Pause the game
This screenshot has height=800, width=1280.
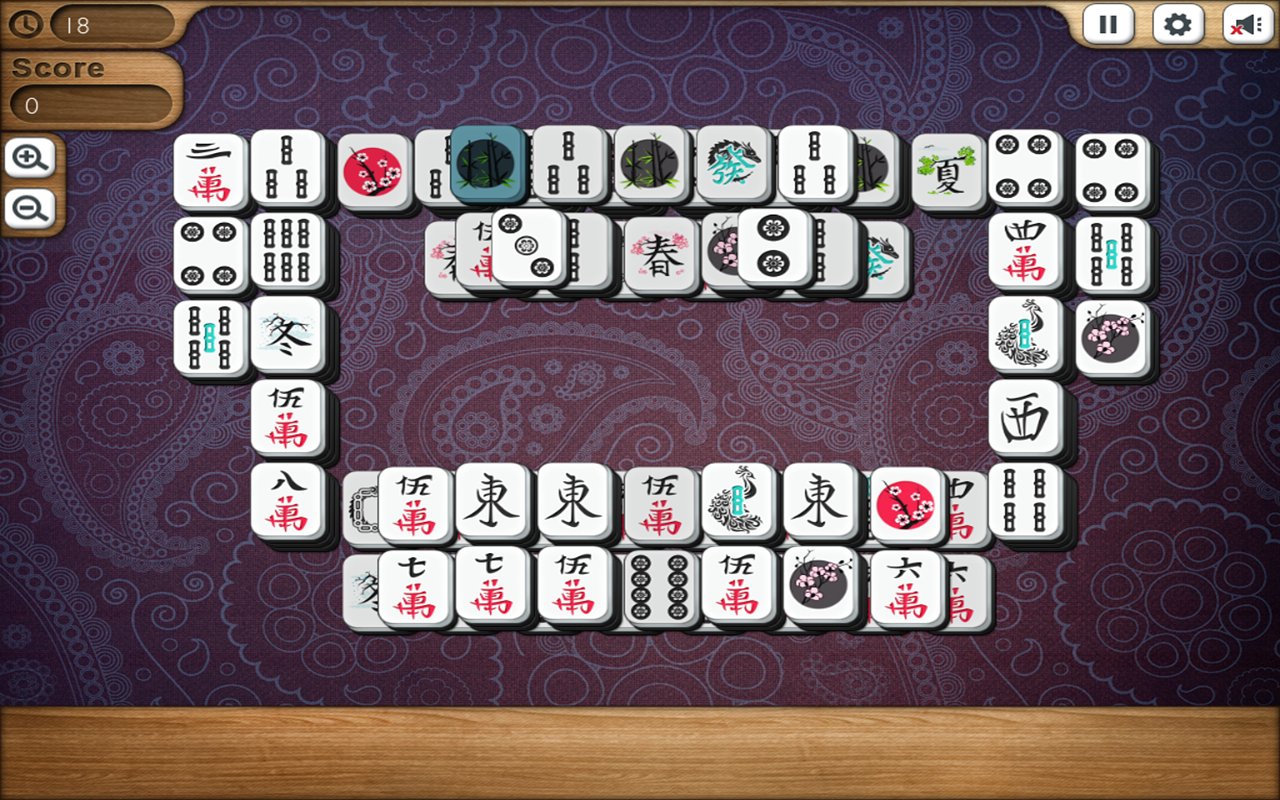click(1107, 25)
